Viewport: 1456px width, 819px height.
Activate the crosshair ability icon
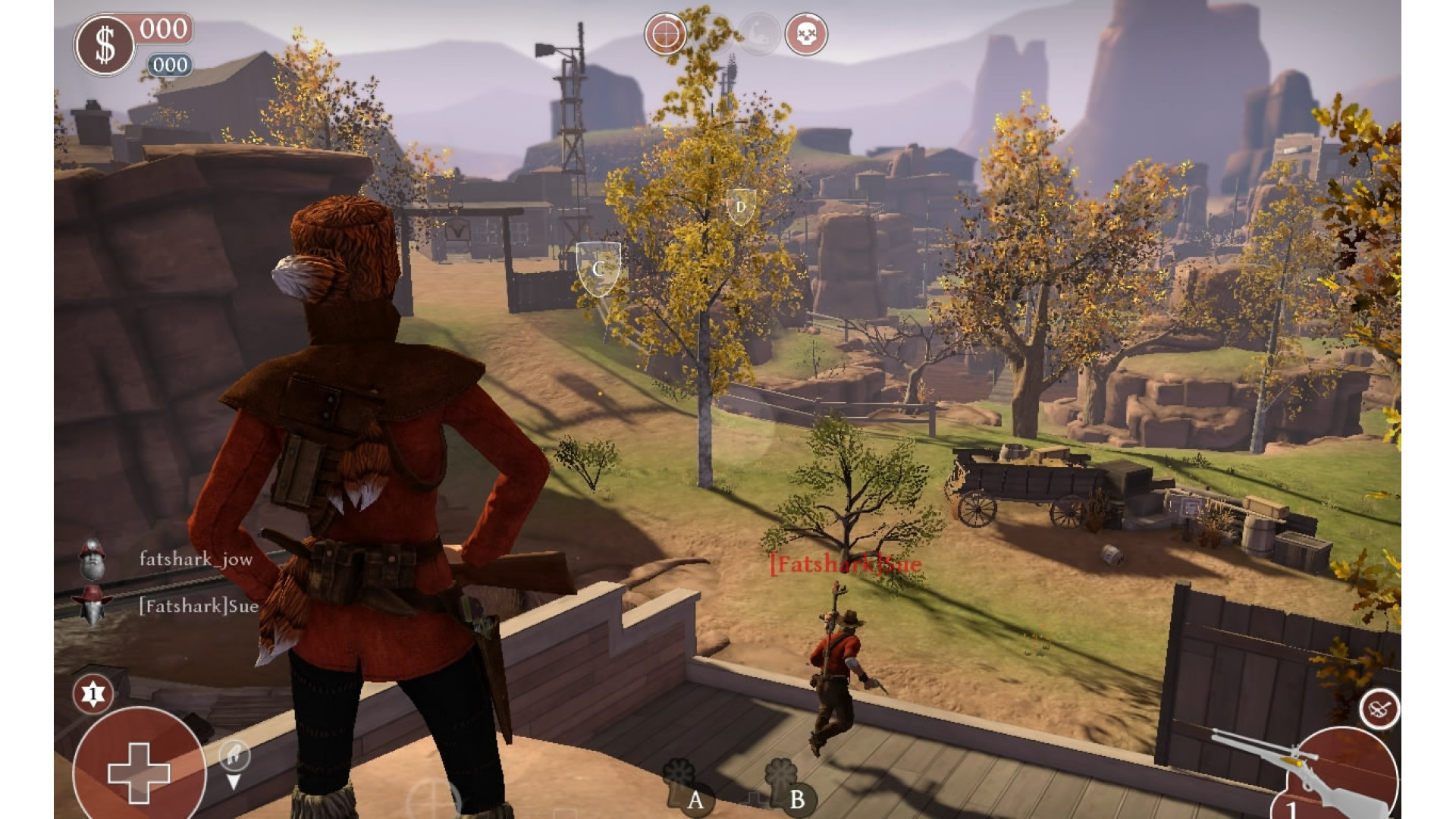coord(665,34)
